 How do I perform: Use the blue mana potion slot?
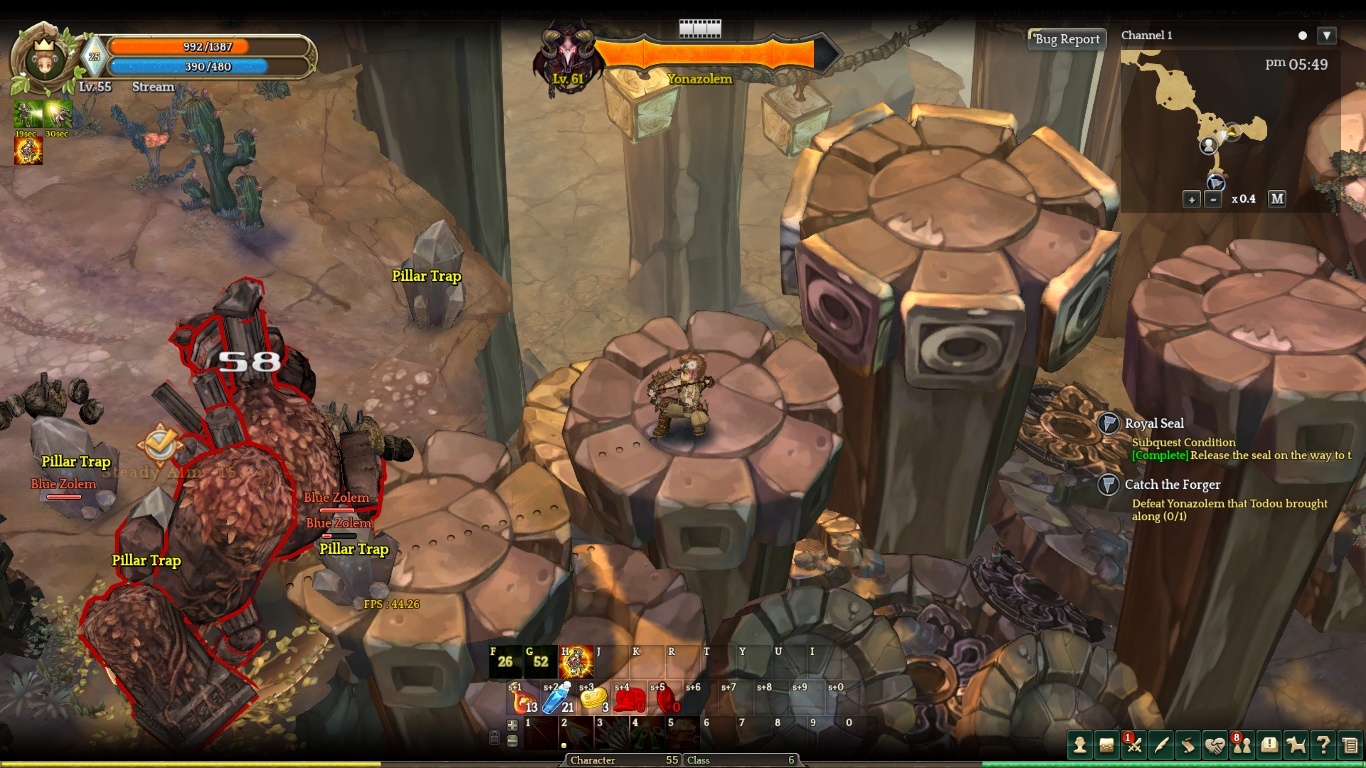[x=558, y=699]
